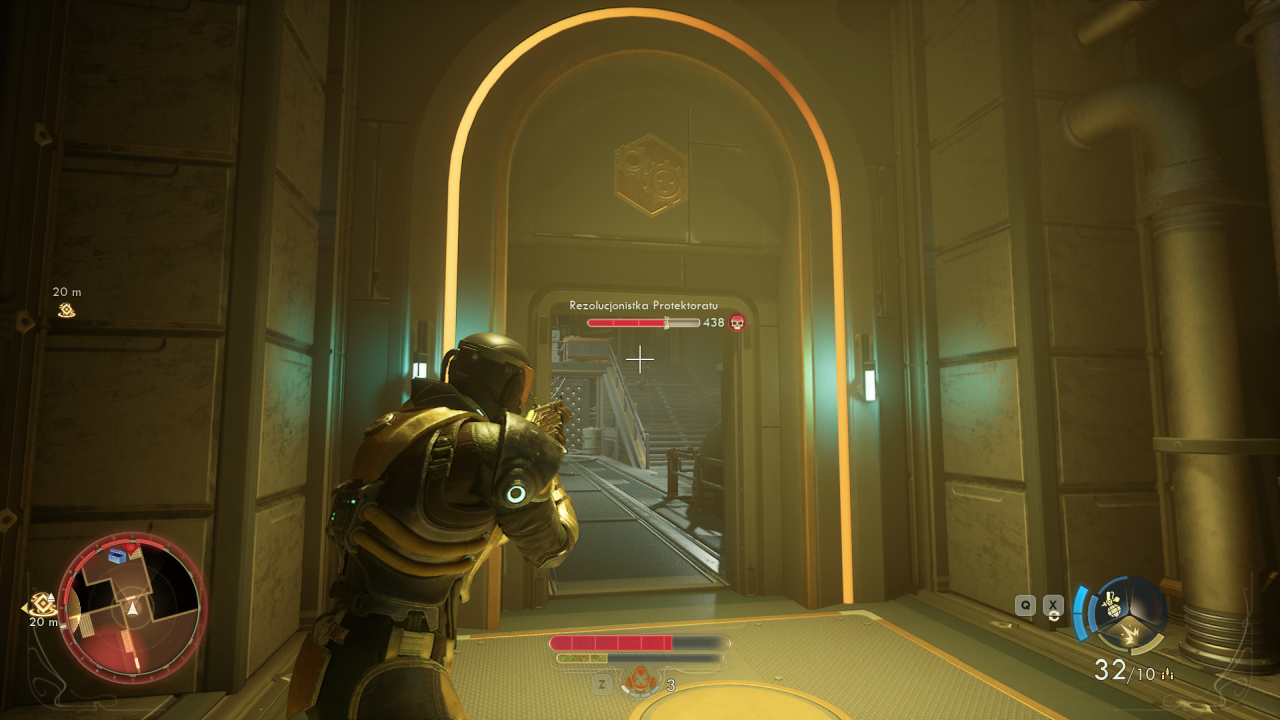Viewport: 1280px width, 720px height.
Task: Activate the orange helmet consumable icon
Action: 638,682
